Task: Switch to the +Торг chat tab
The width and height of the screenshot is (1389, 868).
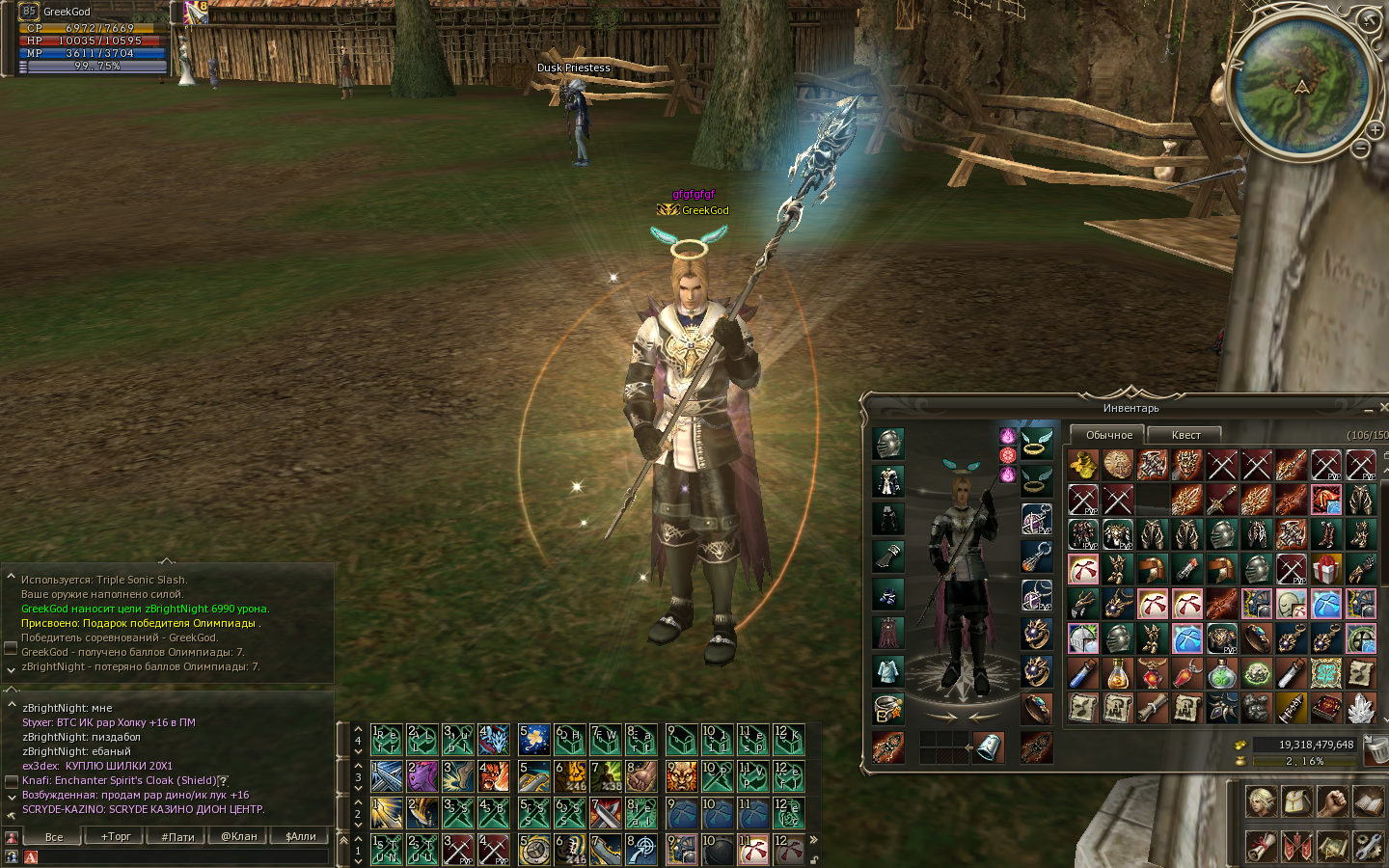Action: coord(116,836)
